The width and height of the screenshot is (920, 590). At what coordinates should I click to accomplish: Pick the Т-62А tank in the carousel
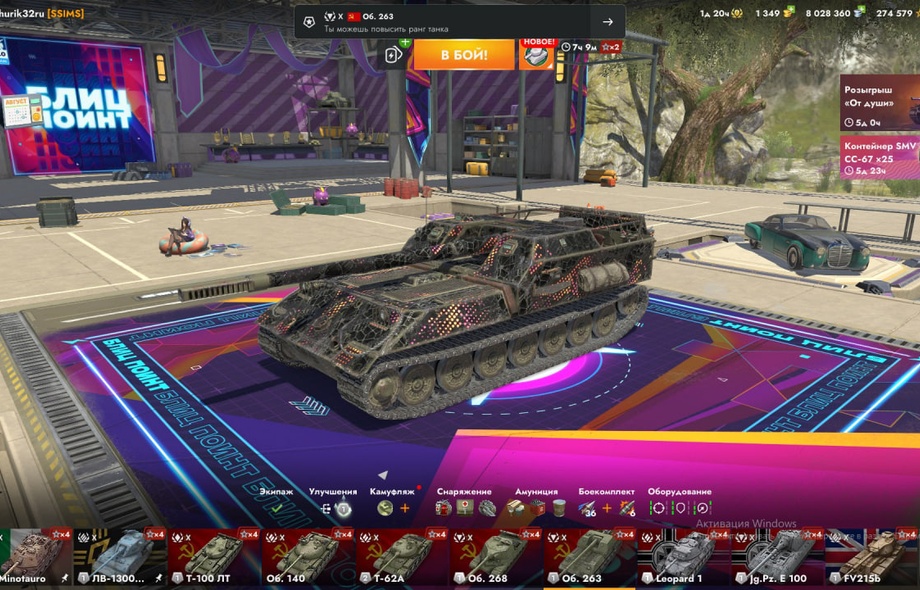(x=400, y=558)
